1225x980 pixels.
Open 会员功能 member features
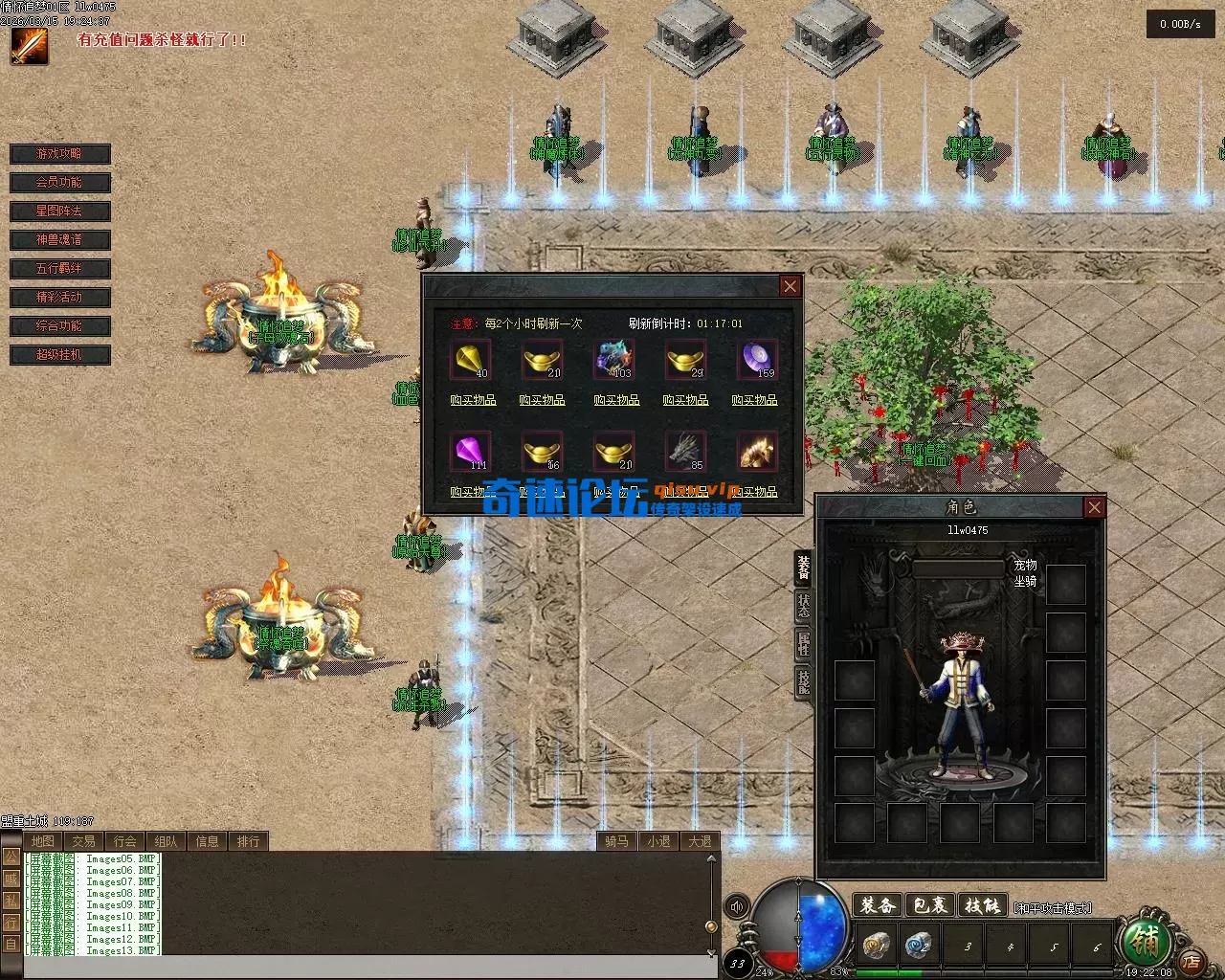(60, 183)
